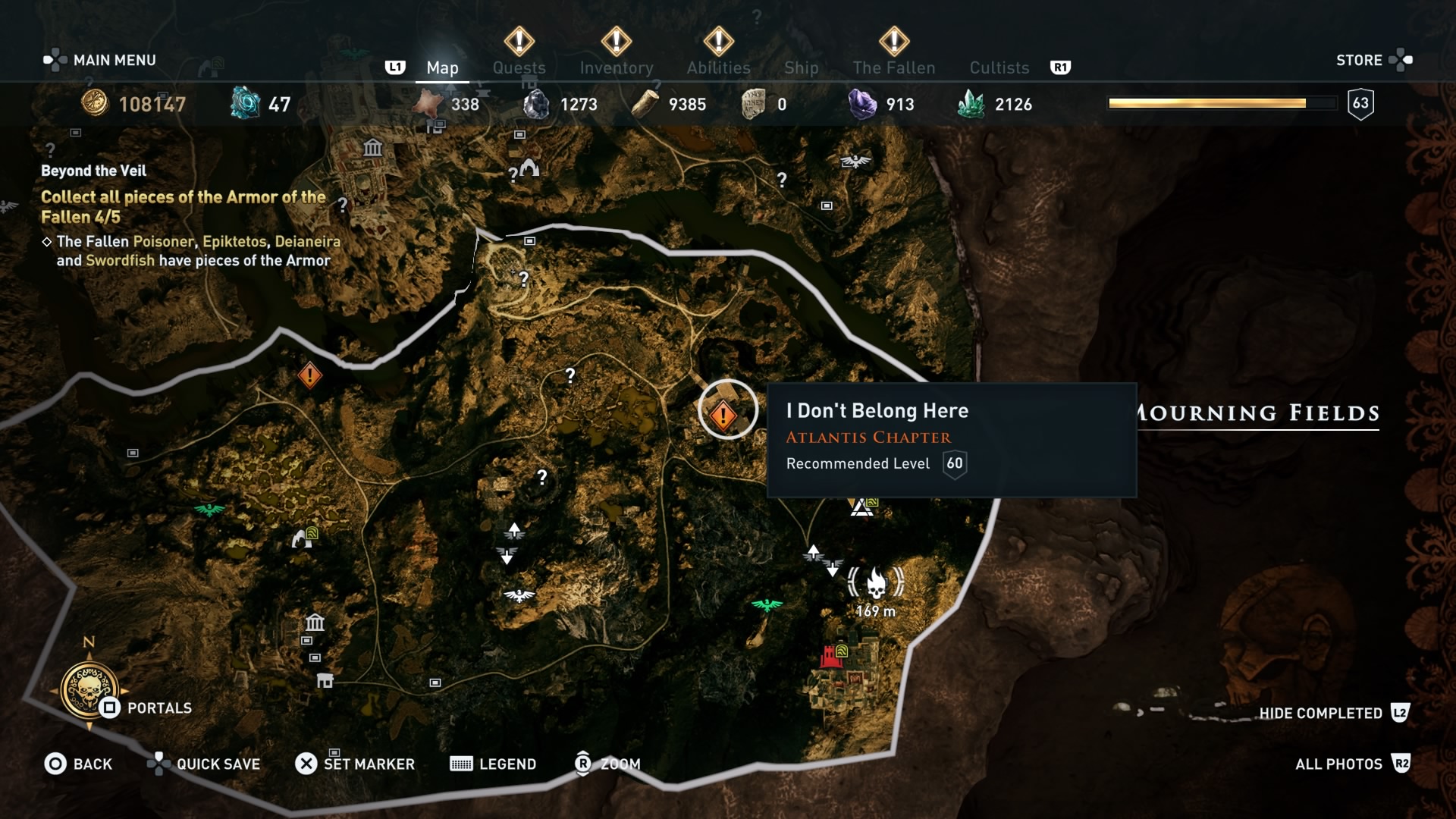The image size is (1456, 819).
Task: Click the orichalcum gem icon showing 47
Action: click(x=244, y=102)
